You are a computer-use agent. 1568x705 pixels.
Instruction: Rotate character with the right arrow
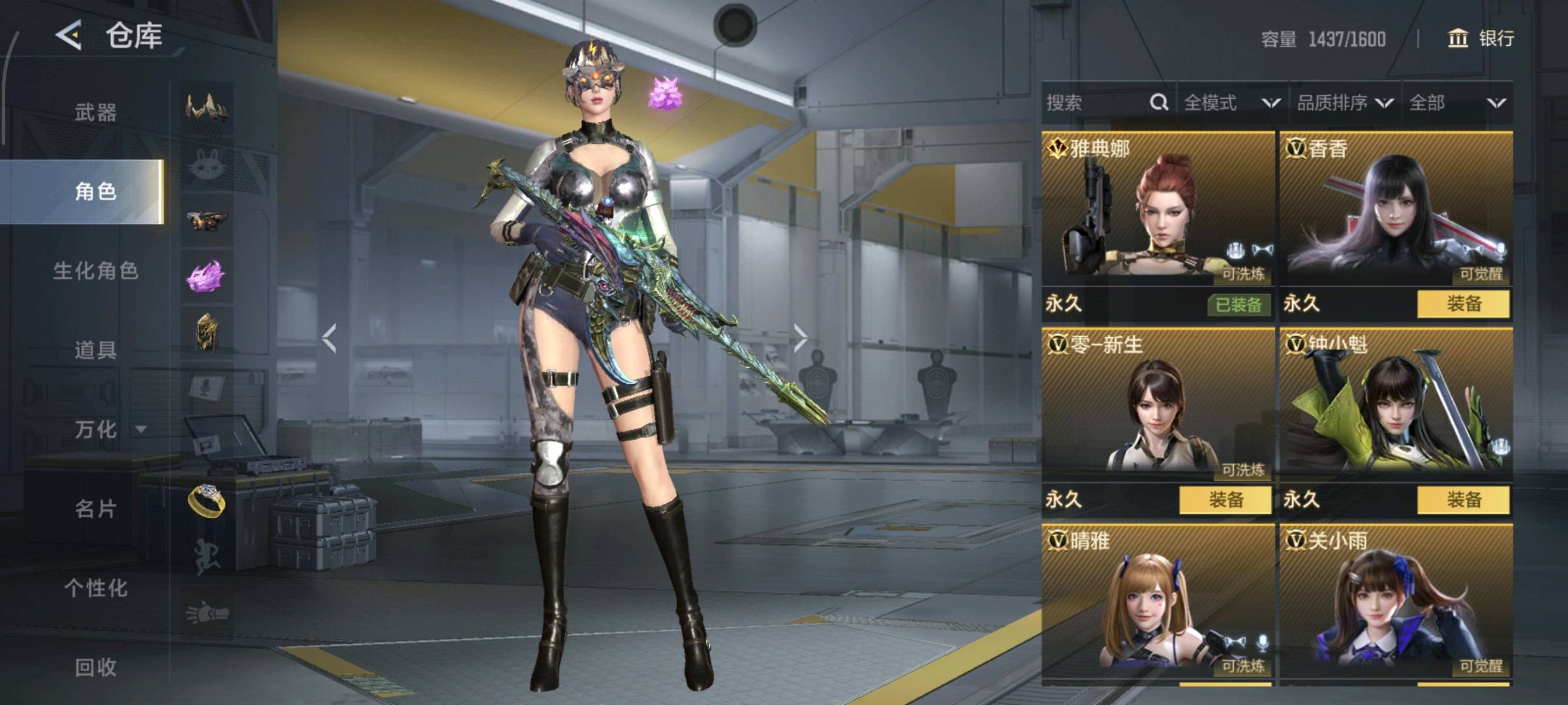(801, 338)
